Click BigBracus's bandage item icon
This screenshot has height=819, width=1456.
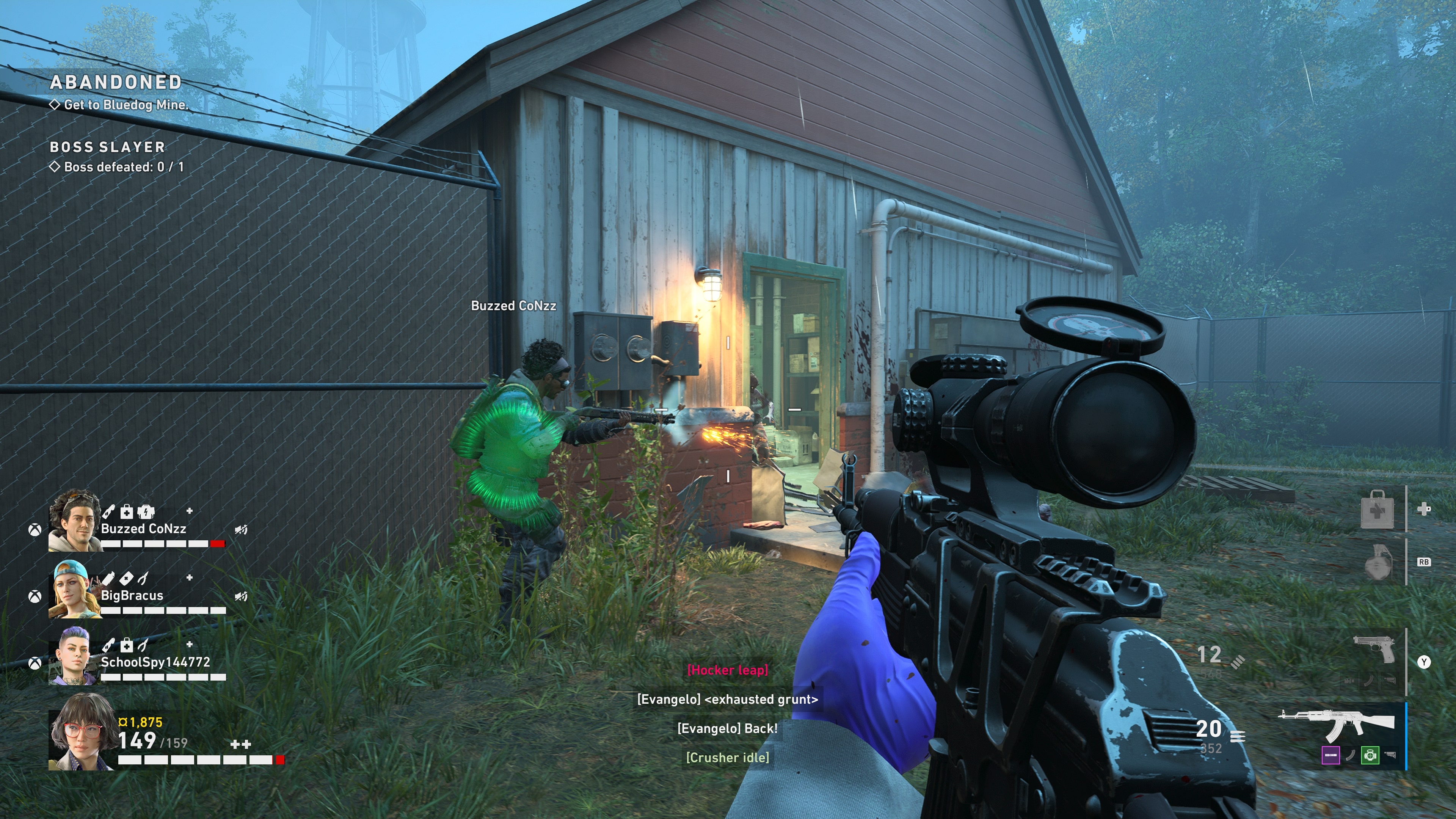[x=126, y=578]
